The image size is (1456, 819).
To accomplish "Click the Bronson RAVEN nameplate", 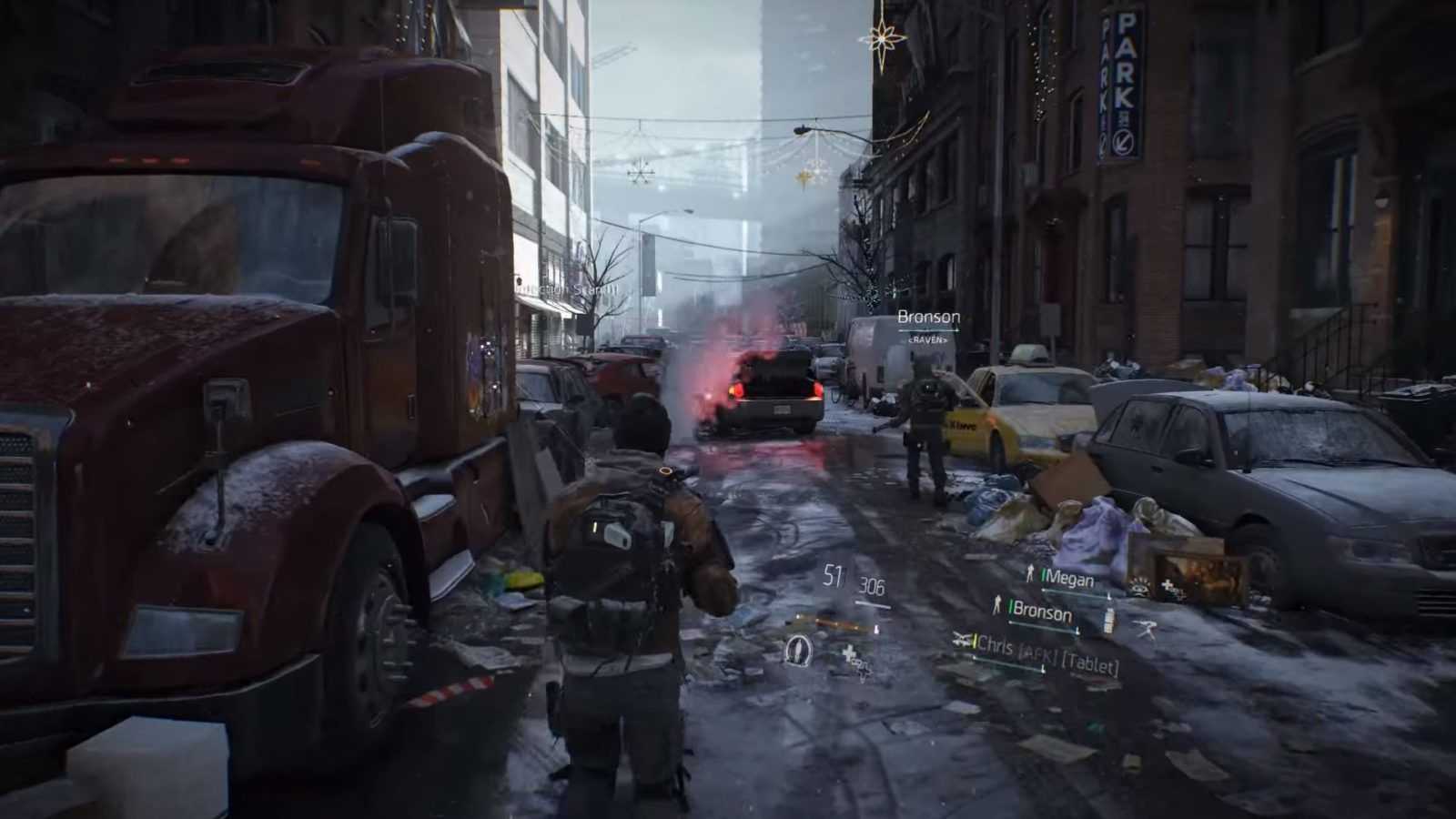I will [x=928, y=326].
